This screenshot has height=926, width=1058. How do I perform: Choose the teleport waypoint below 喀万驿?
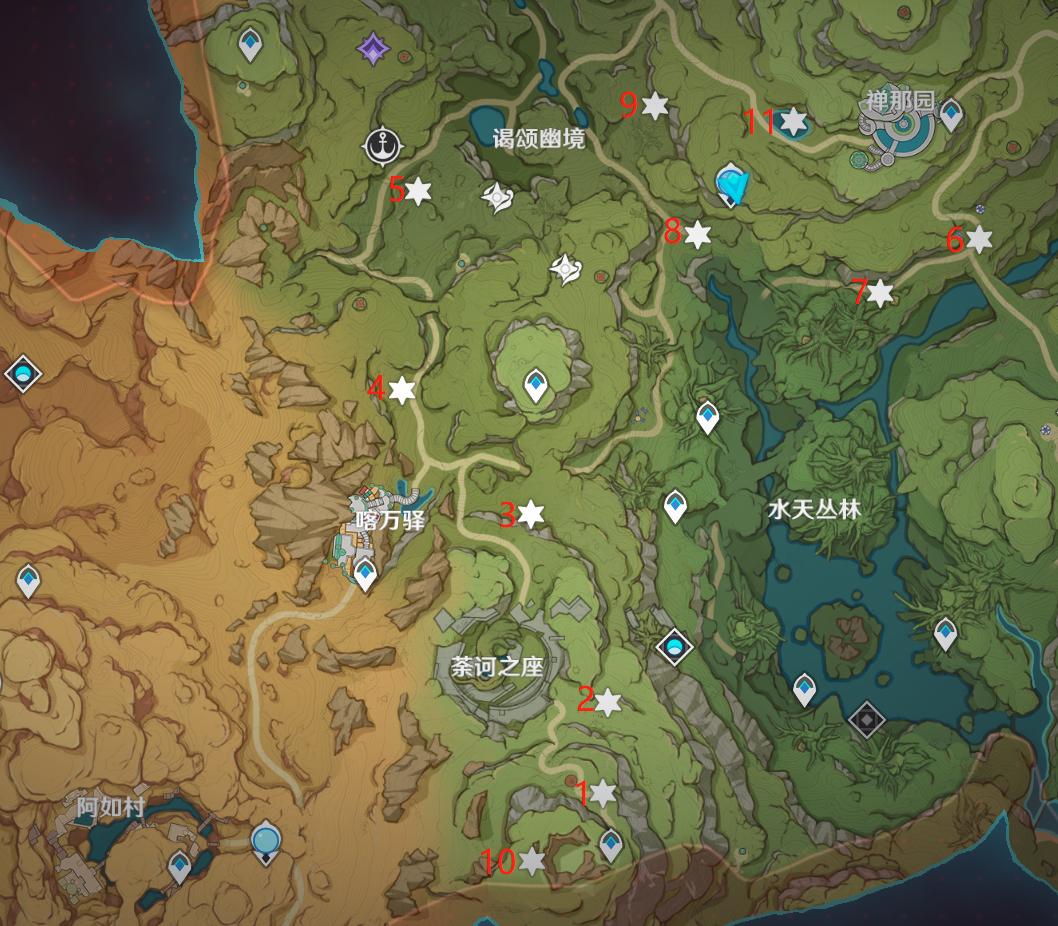pos(365,574)
